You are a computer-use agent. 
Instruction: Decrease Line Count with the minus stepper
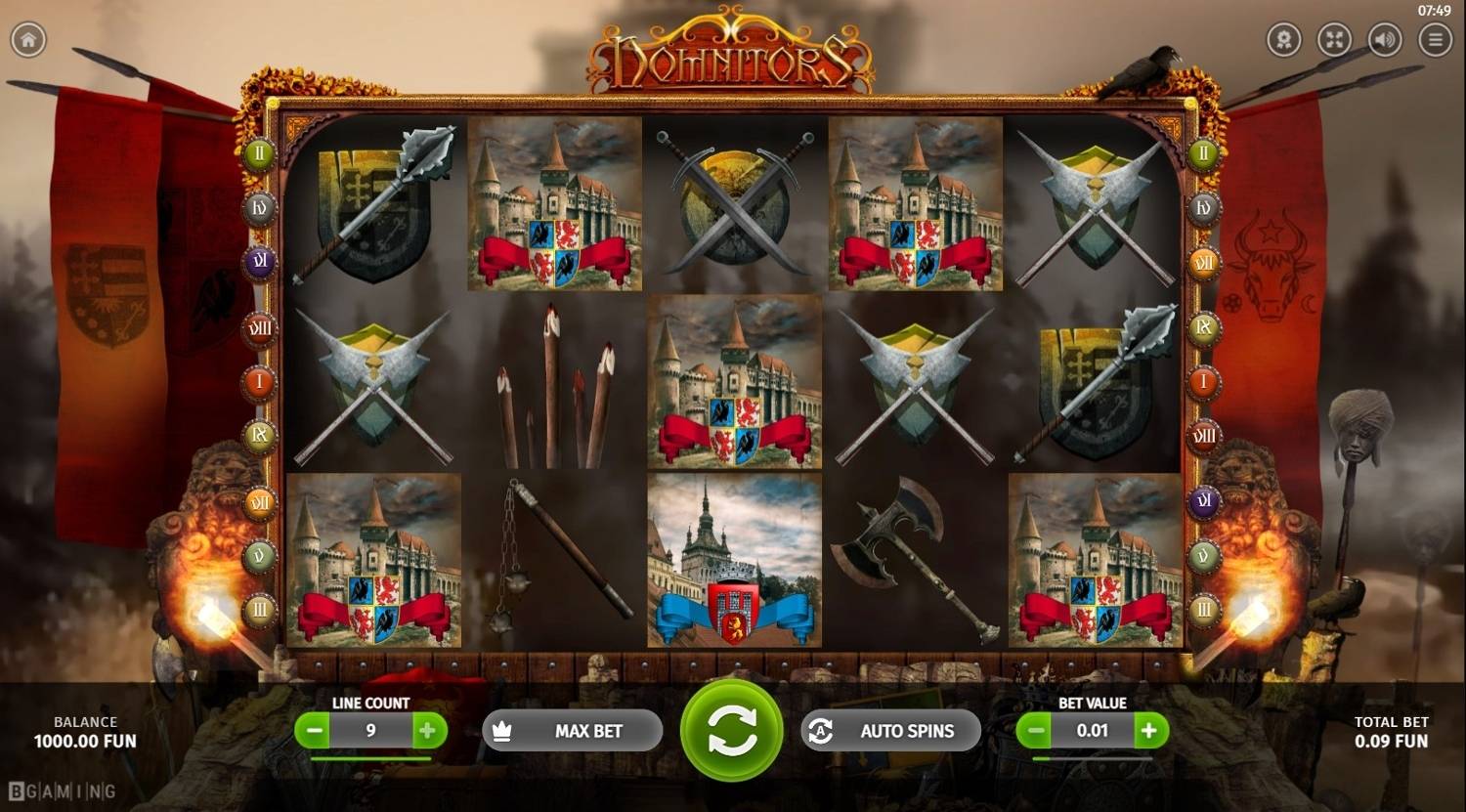click(315, 730)
